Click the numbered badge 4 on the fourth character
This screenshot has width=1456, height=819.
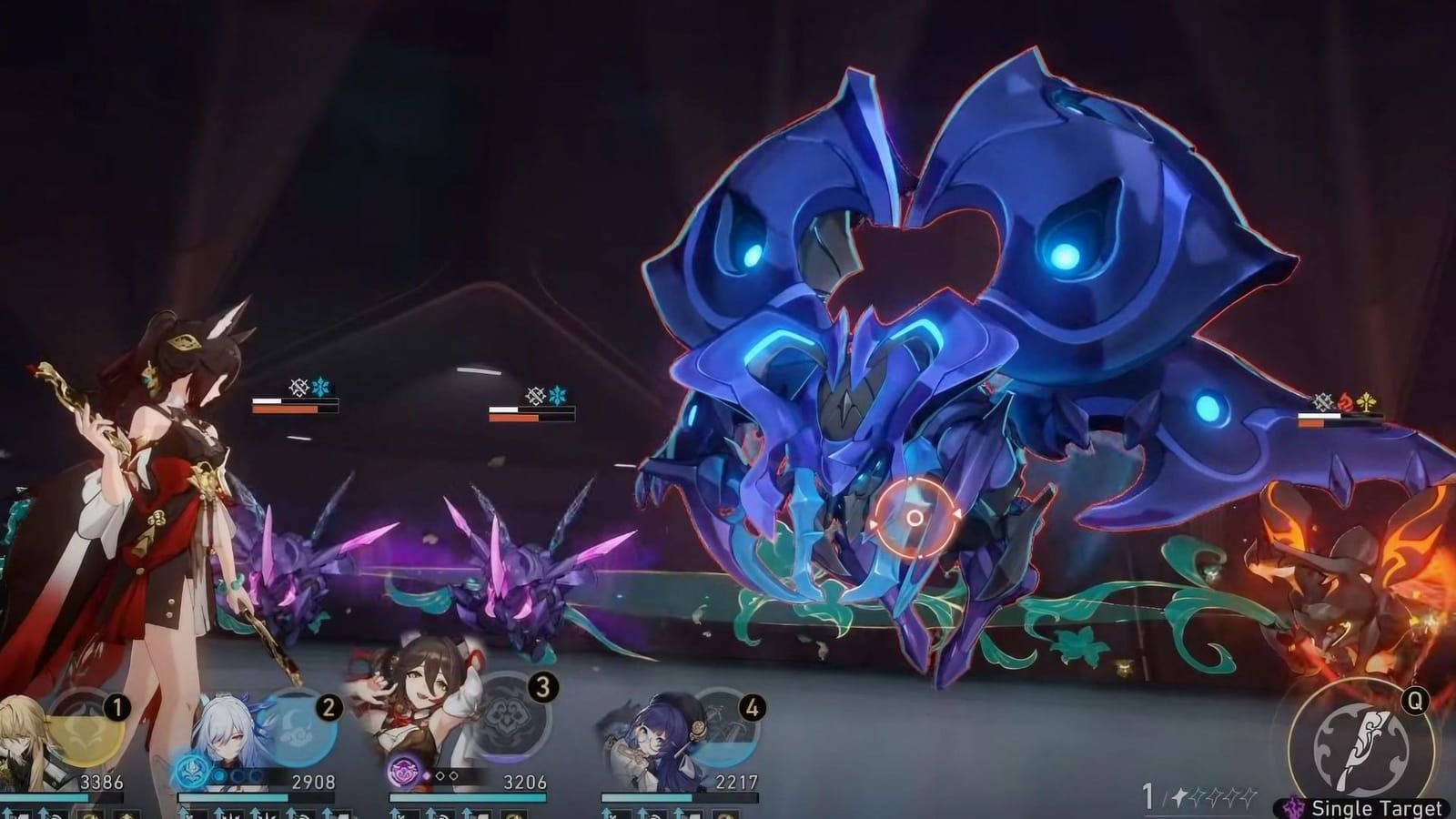(750, 708)
